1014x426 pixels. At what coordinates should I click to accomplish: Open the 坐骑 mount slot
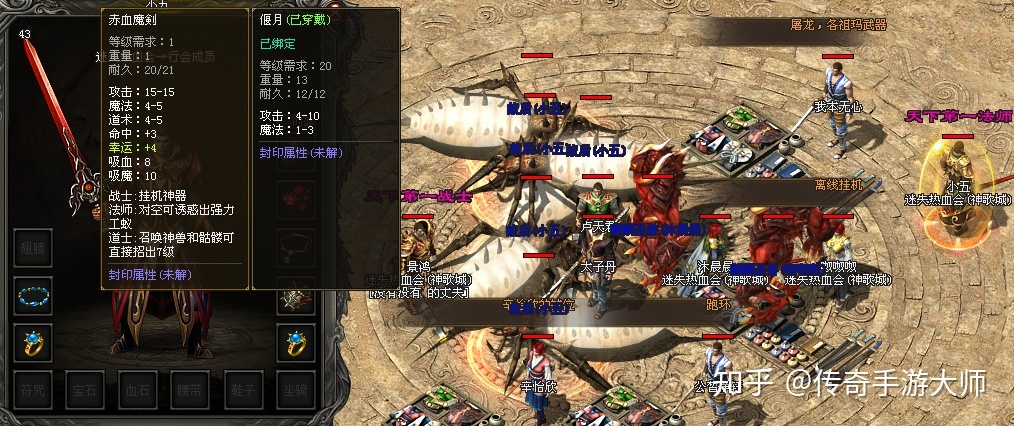click(x=295, y=388)
